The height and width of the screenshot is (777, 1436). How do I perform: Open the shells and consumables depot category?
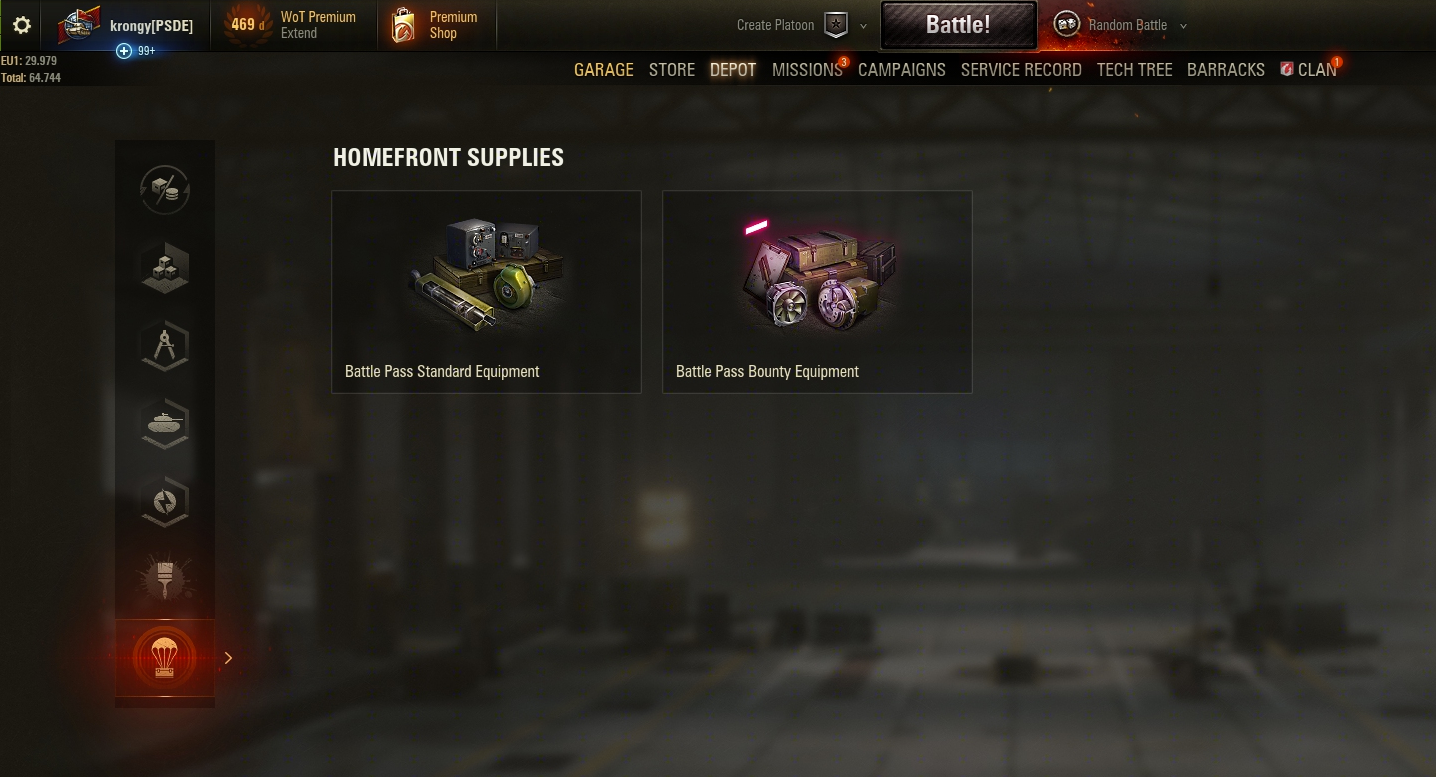pyautogui.click(x=164, y=190)
